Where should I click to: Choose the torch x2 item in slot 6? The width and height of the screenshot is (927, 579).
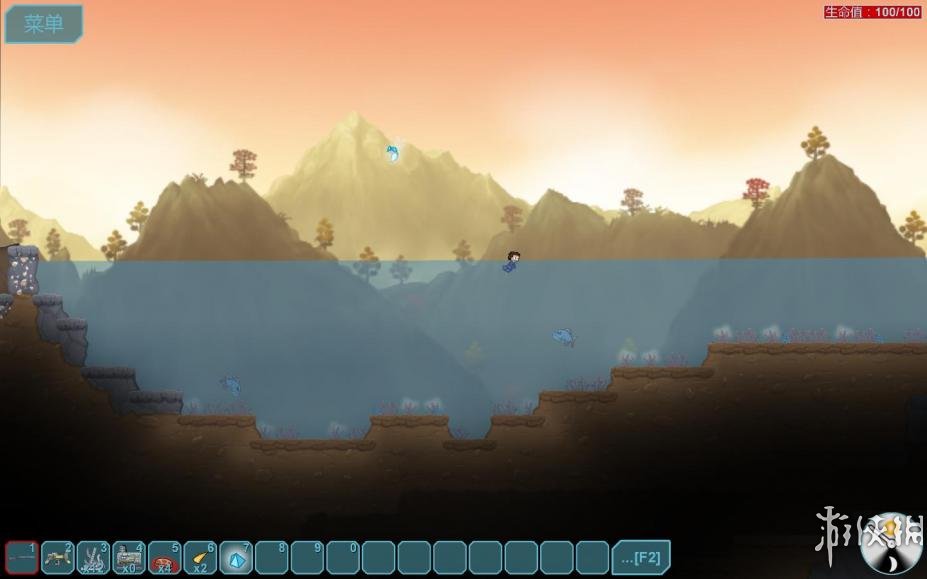[x=200, y=557]
